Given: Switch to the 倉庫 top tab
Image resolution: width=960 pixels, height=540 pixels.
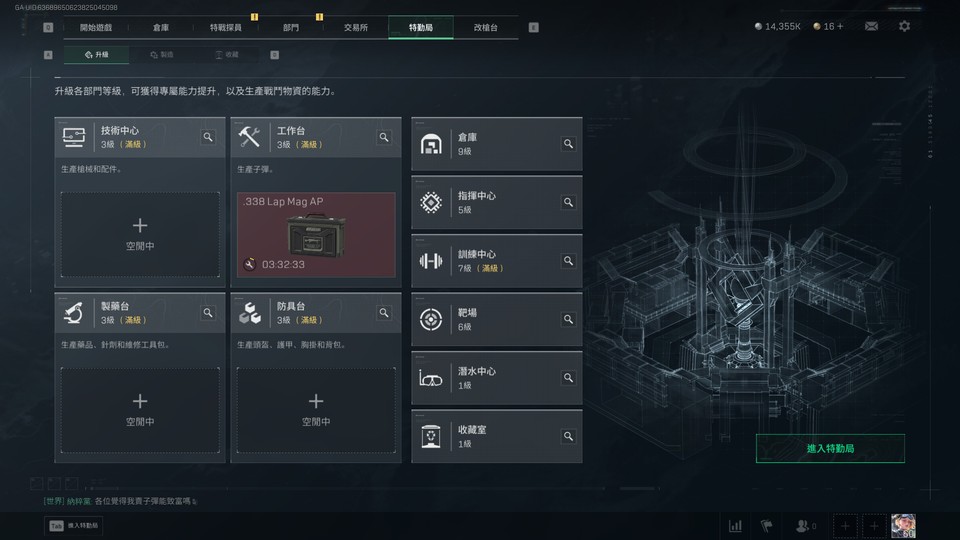Looking at the screenshot, I should point(161,27).
